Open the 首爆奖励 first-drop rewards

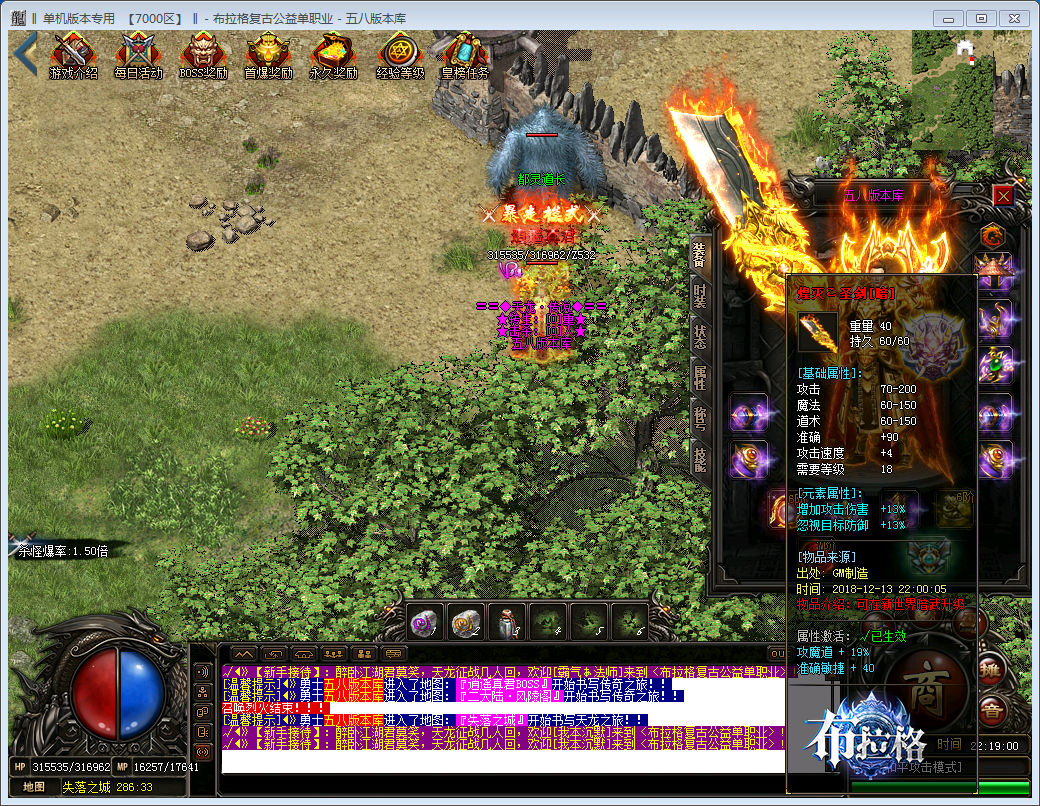(x=268, y=56)
